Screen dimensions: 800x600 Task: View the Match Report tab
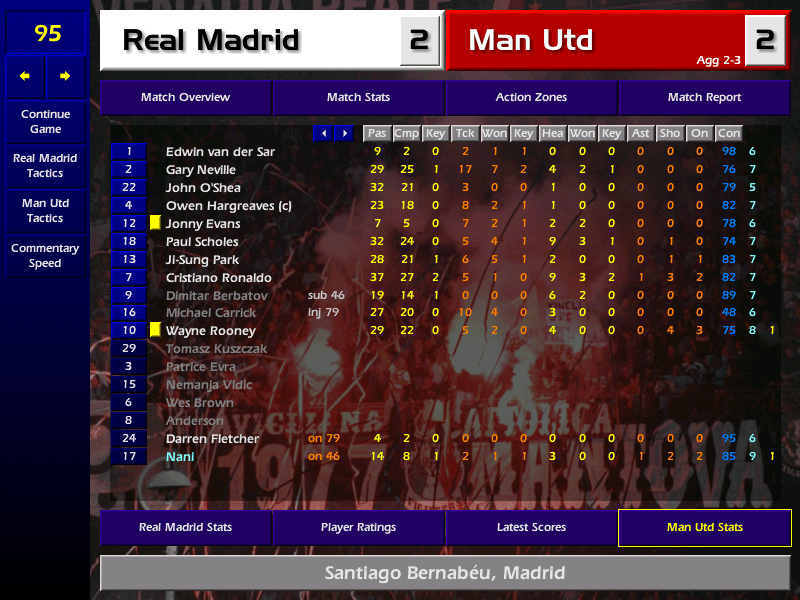[x=704, y=98]
